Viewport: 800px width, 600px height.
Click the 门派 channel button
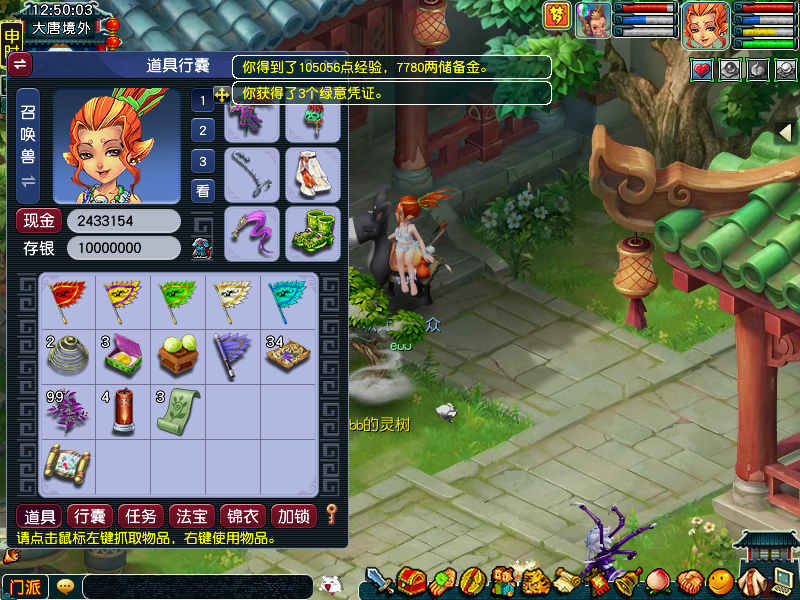pos(25,586)
